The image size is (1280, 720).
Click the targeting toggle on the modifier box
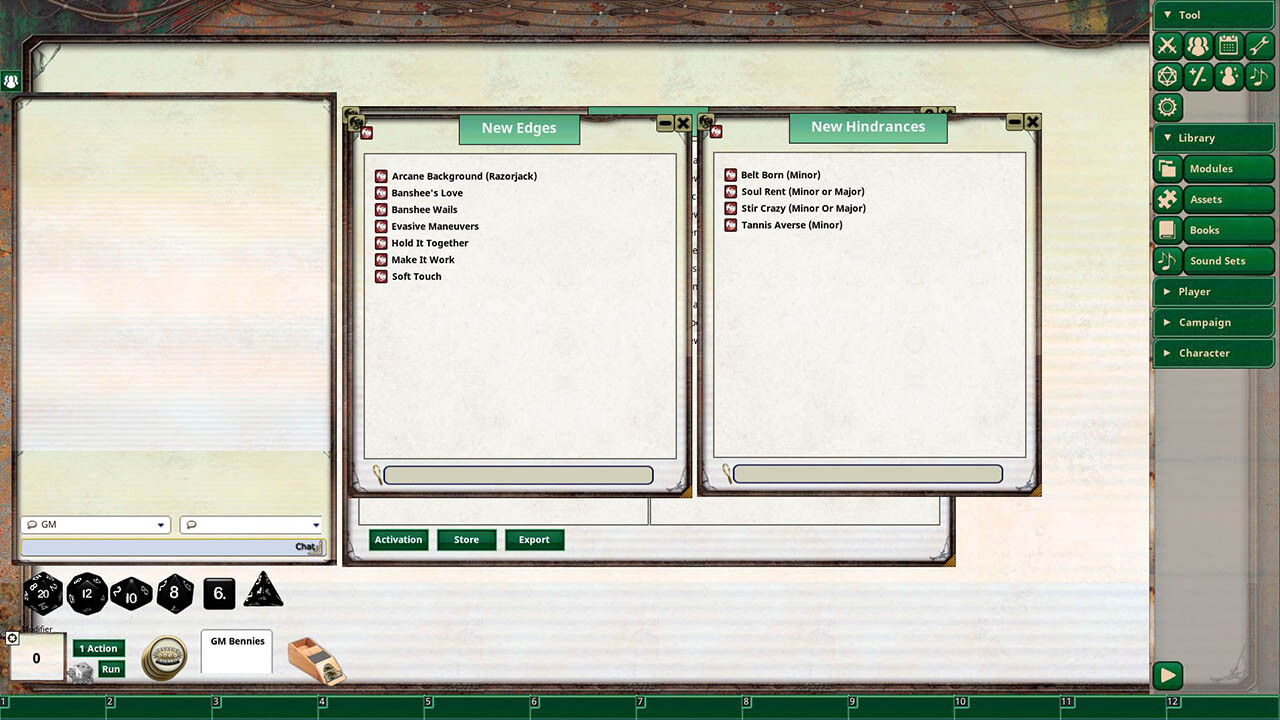(12, 637)
